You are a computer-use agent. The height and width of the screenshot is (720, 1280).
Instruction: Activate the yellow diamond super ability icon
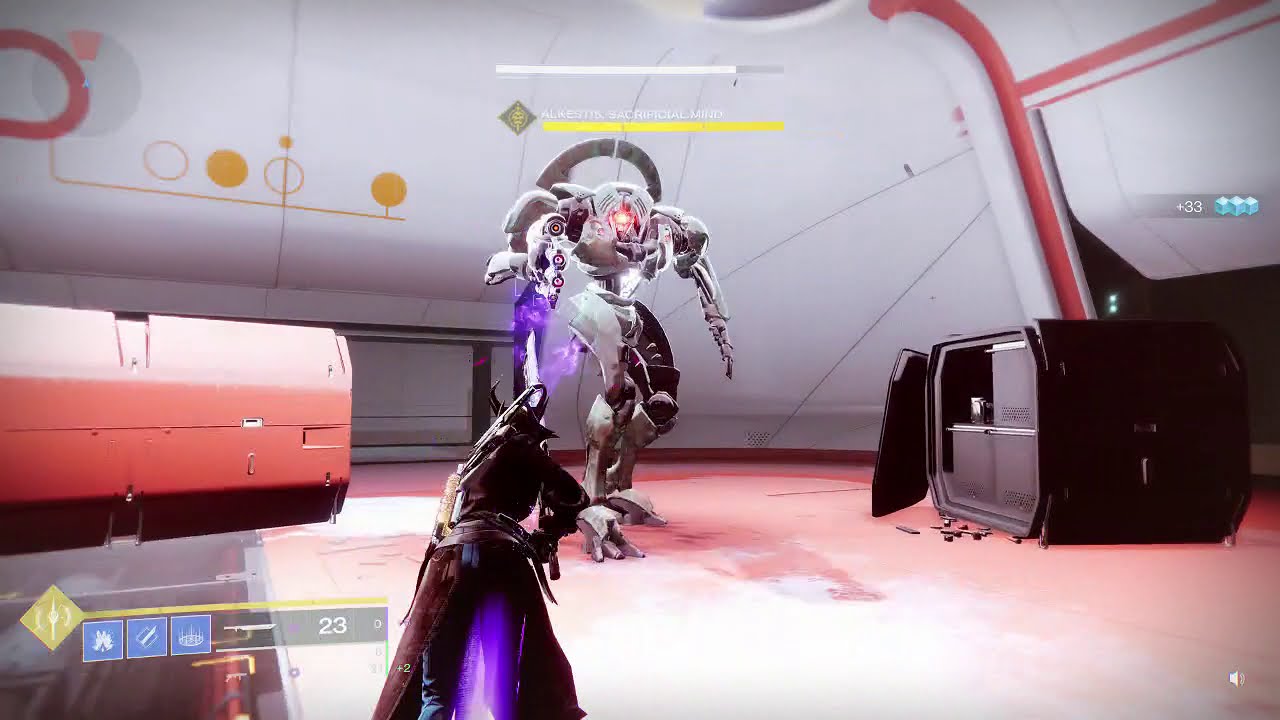(53, 617)
